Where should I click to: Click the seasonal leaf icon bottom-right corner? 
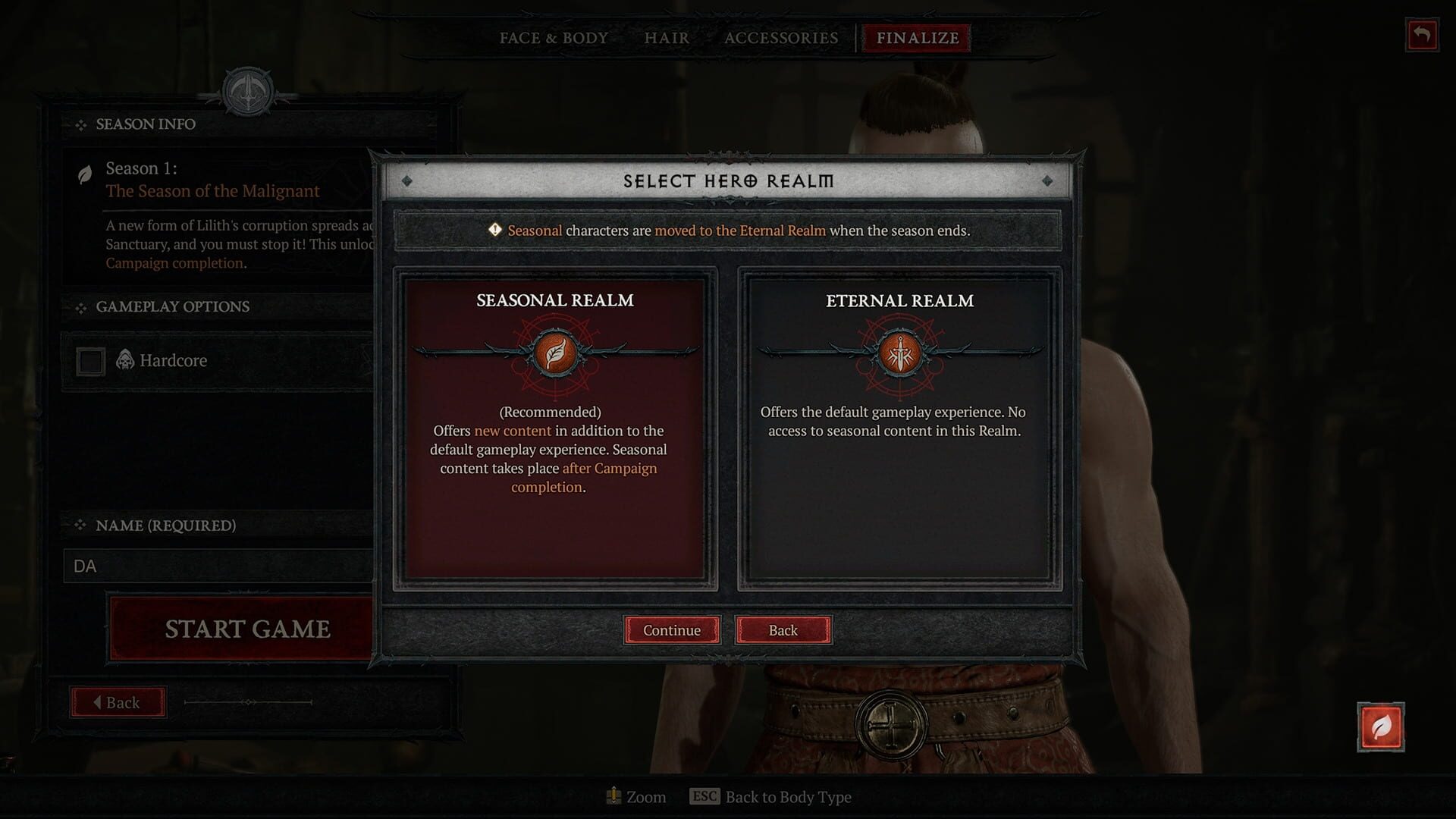[1380, 726]
